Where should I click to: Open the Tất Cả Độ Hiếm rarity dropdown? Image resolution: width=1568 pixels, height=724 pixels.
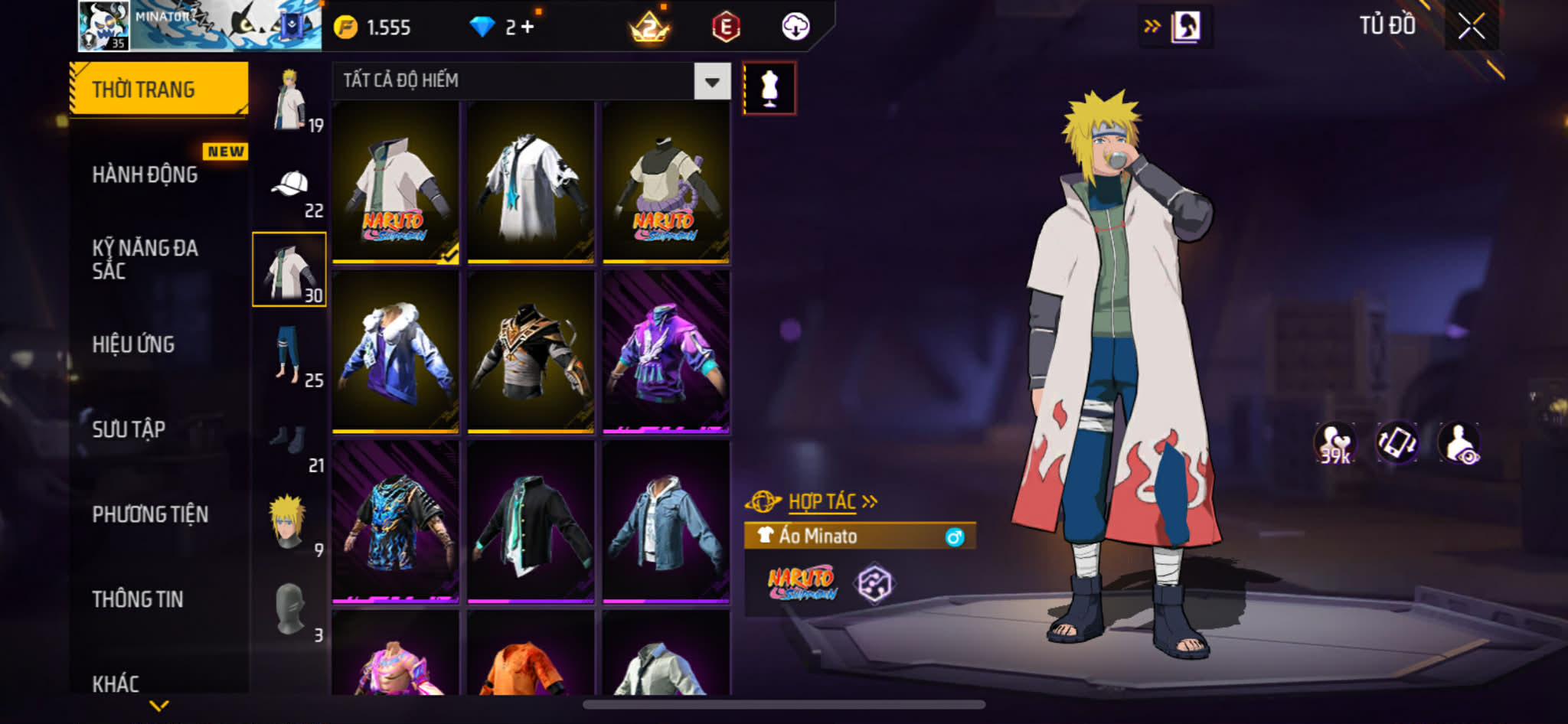point(711,81)
